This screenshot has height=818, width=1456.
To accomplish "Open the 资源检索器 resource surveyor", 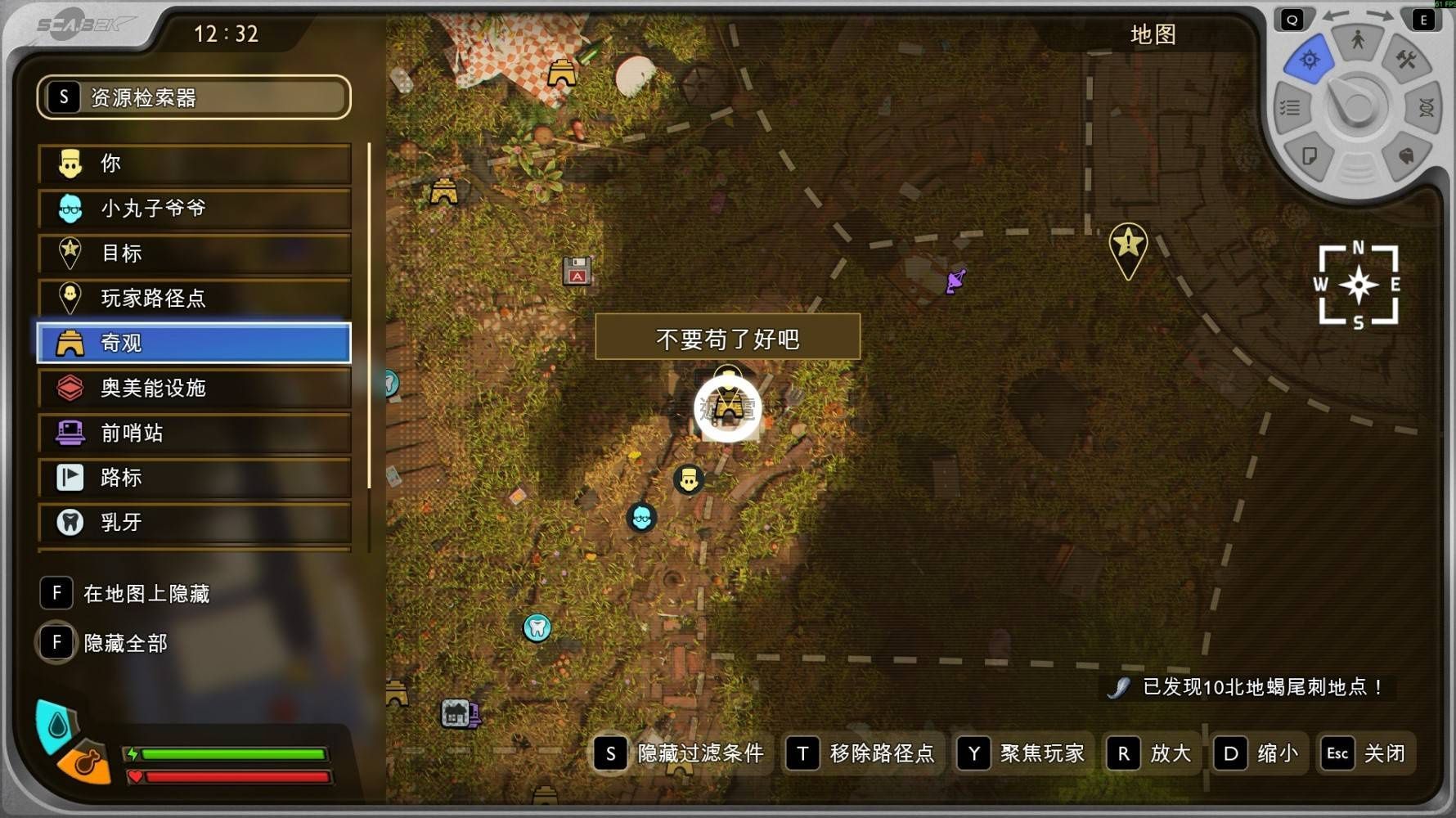I will pos(194,97).
